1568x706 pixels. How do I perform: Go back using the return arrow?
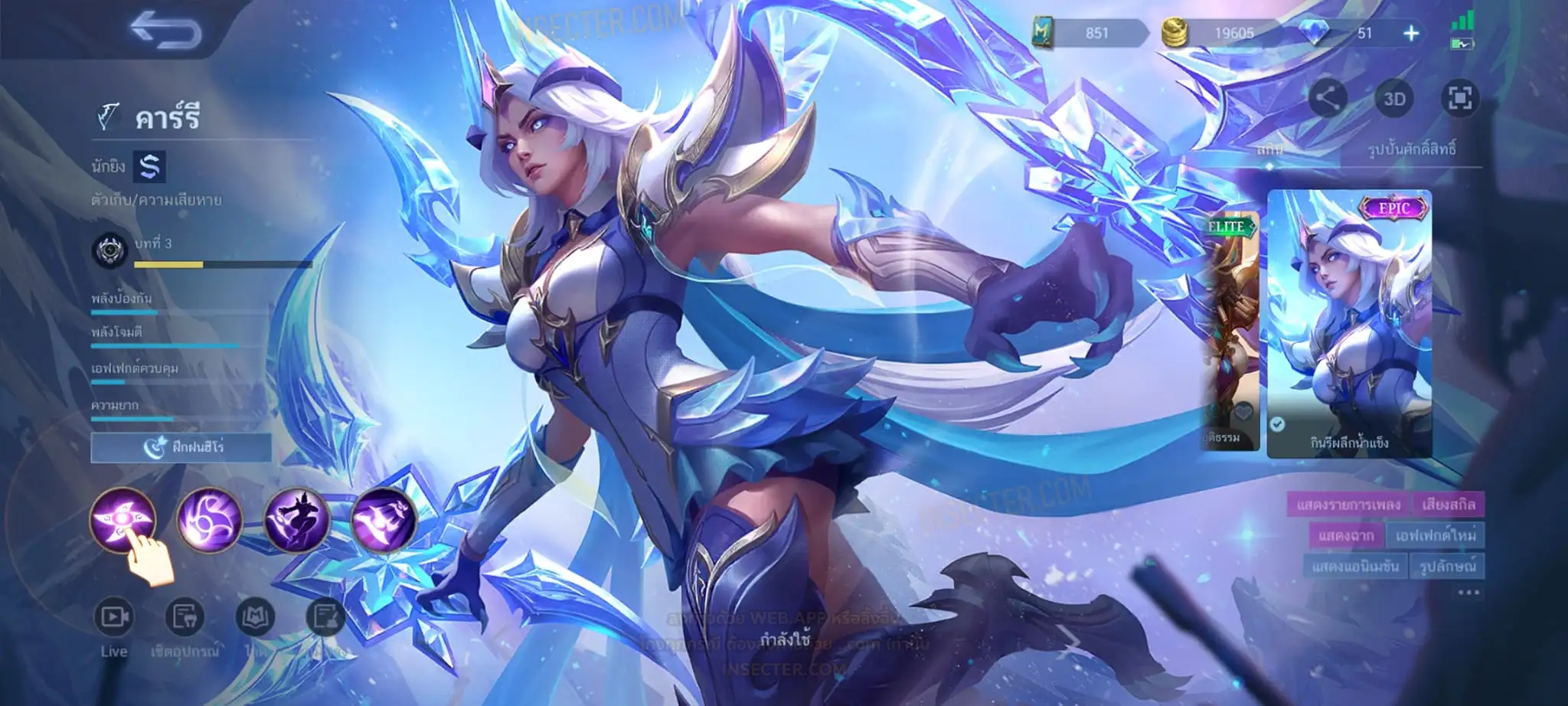pyautogui.click(x=165, y=32)
